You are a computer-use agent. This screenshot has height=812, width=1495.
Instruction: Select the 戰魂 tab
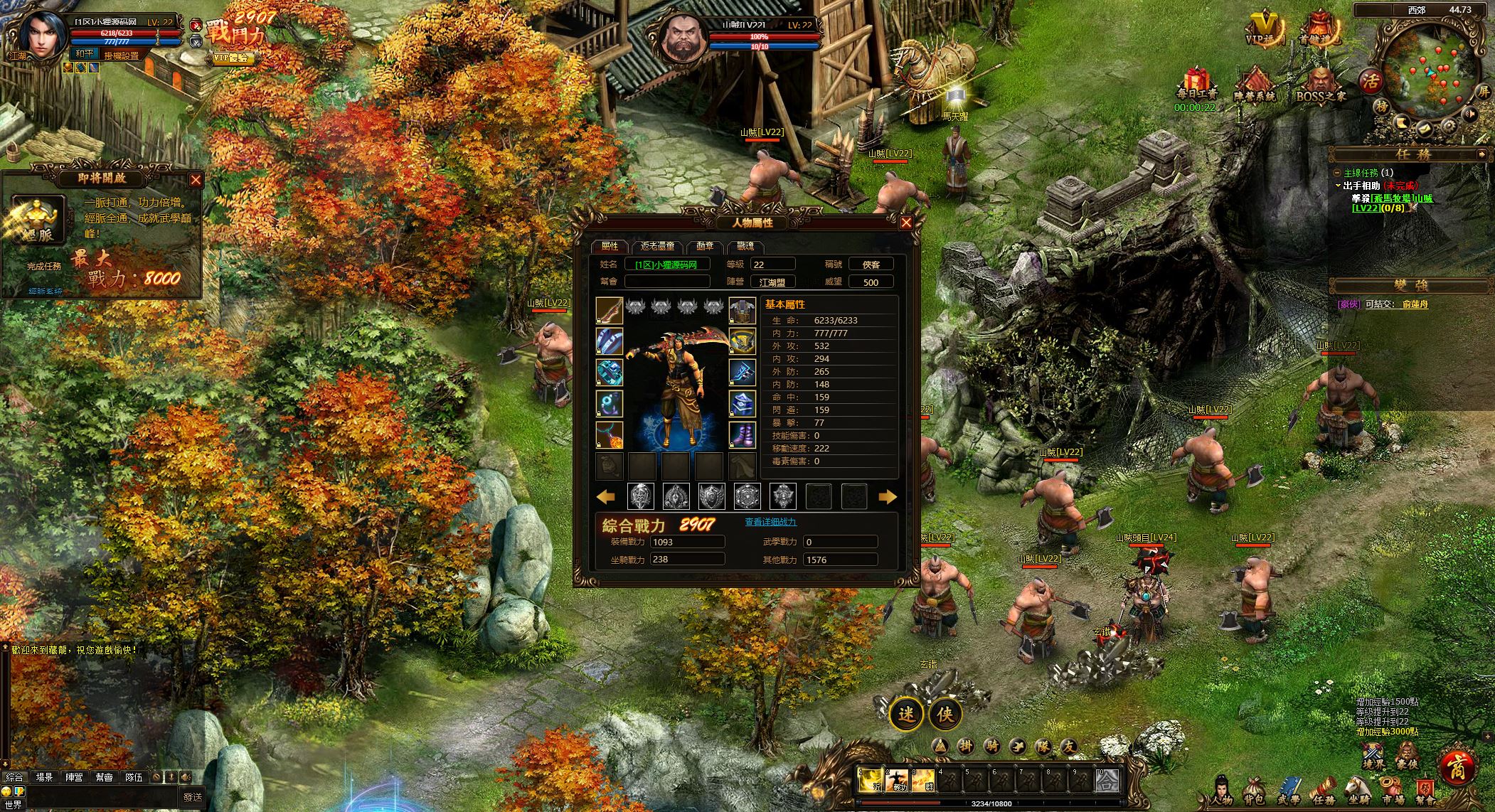(x=745, y=247)
